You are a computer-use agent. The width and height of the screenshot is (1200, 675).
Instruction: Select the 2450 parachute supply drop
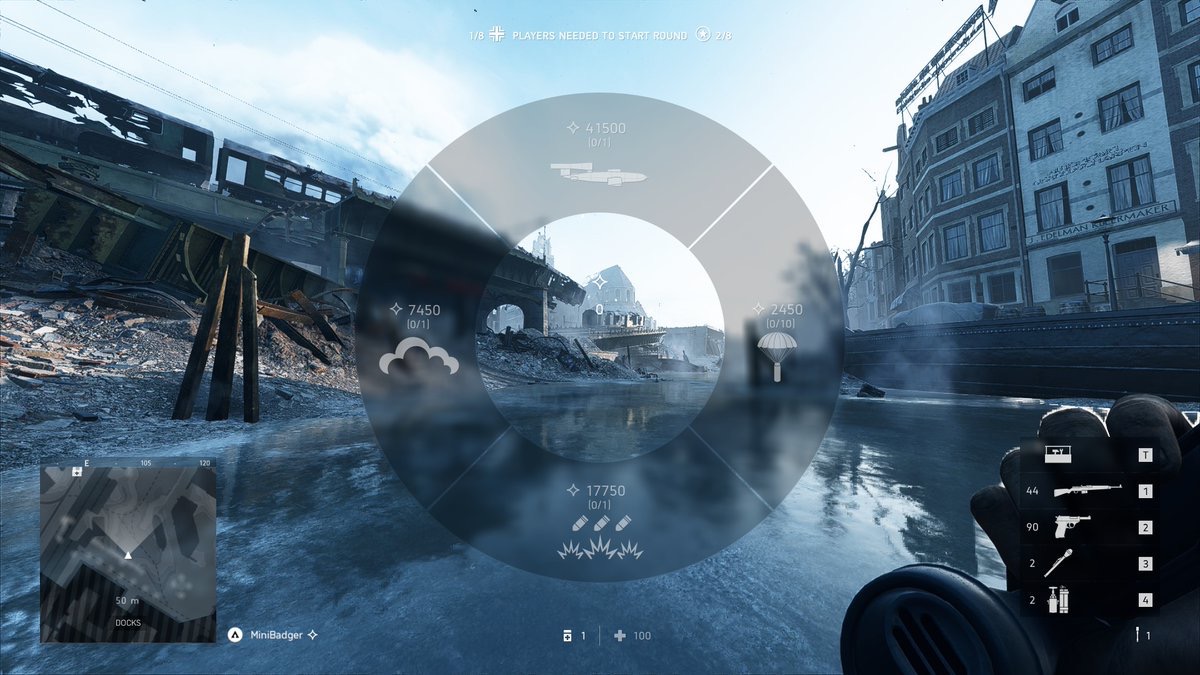pos(776,340)
